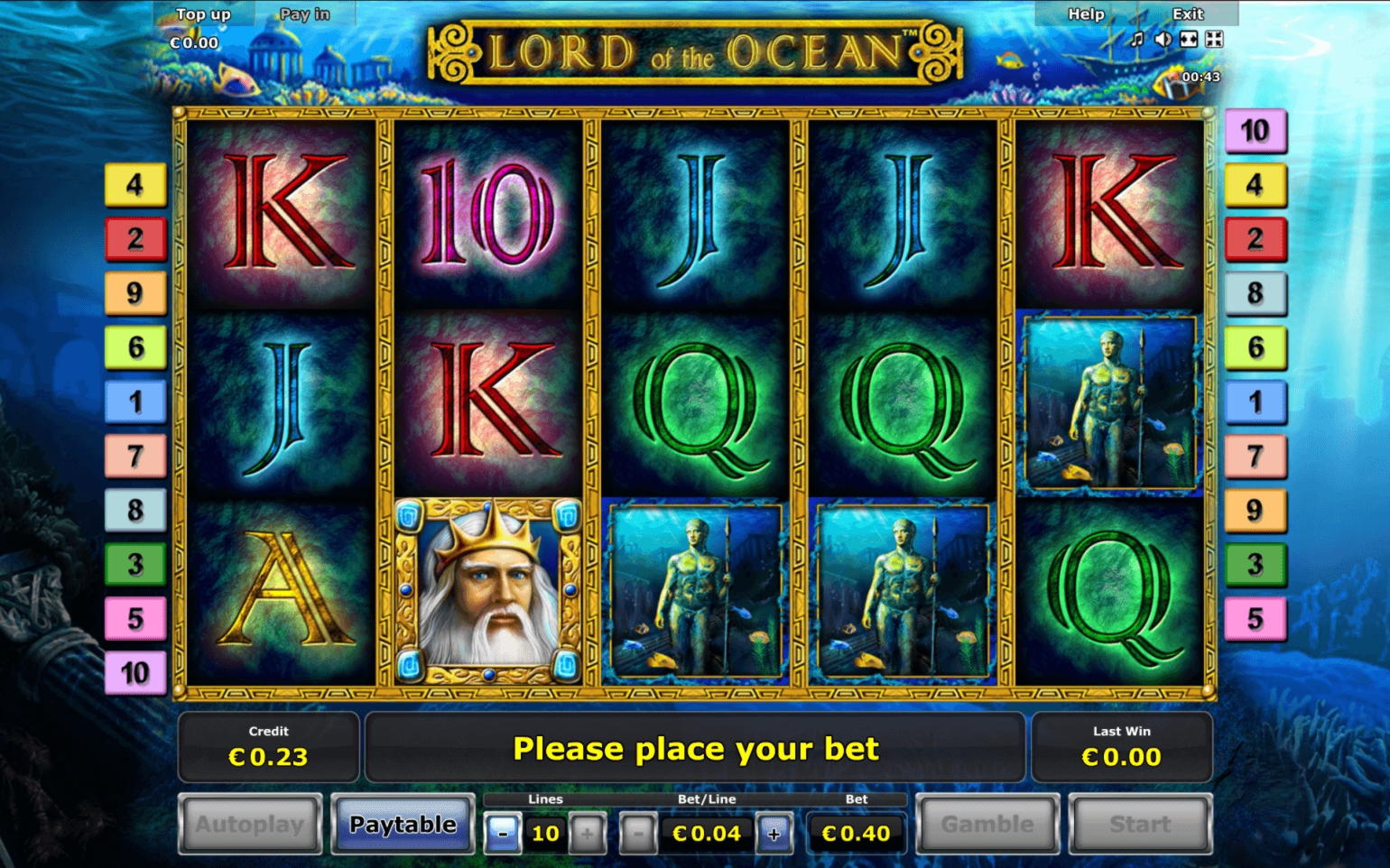Select the pink payline 5 marker
The height and width of the screenshot is (868, 1390).
tap(135, 618)
